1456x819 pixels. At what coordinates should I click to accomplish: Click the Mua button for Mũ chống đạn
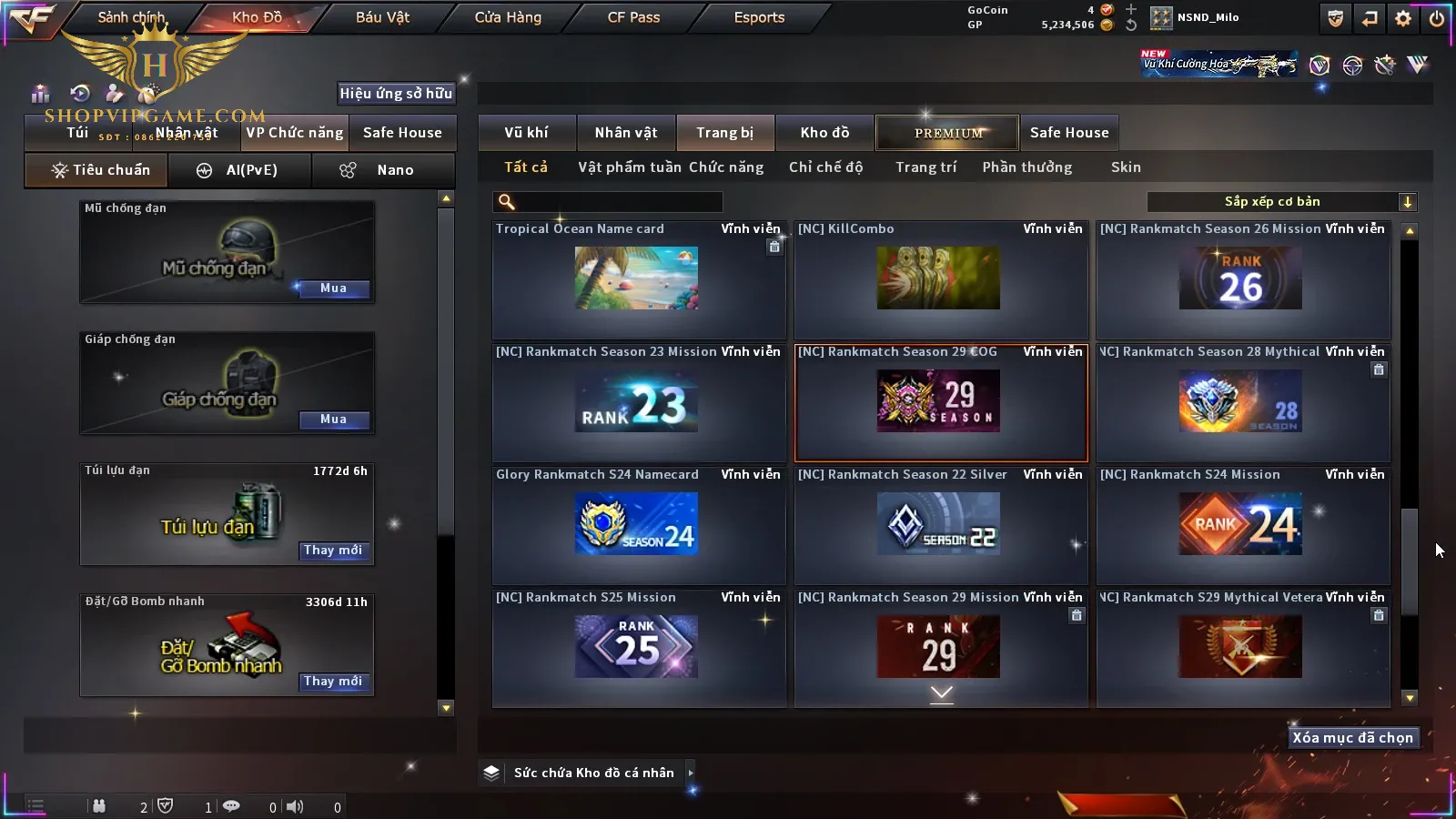tap(333, 288)
